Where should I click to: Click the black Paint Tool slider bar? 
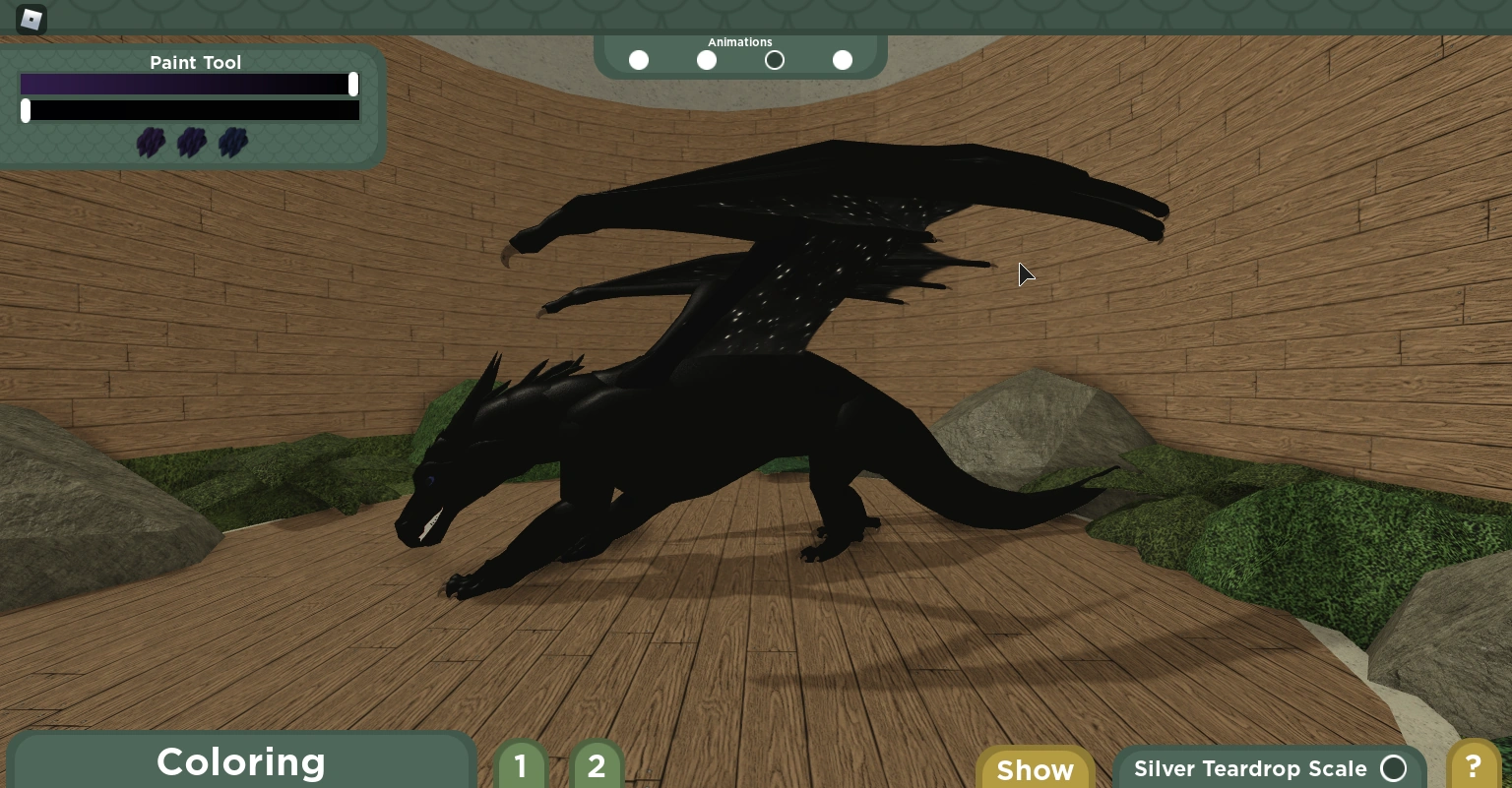click(192, 110)
